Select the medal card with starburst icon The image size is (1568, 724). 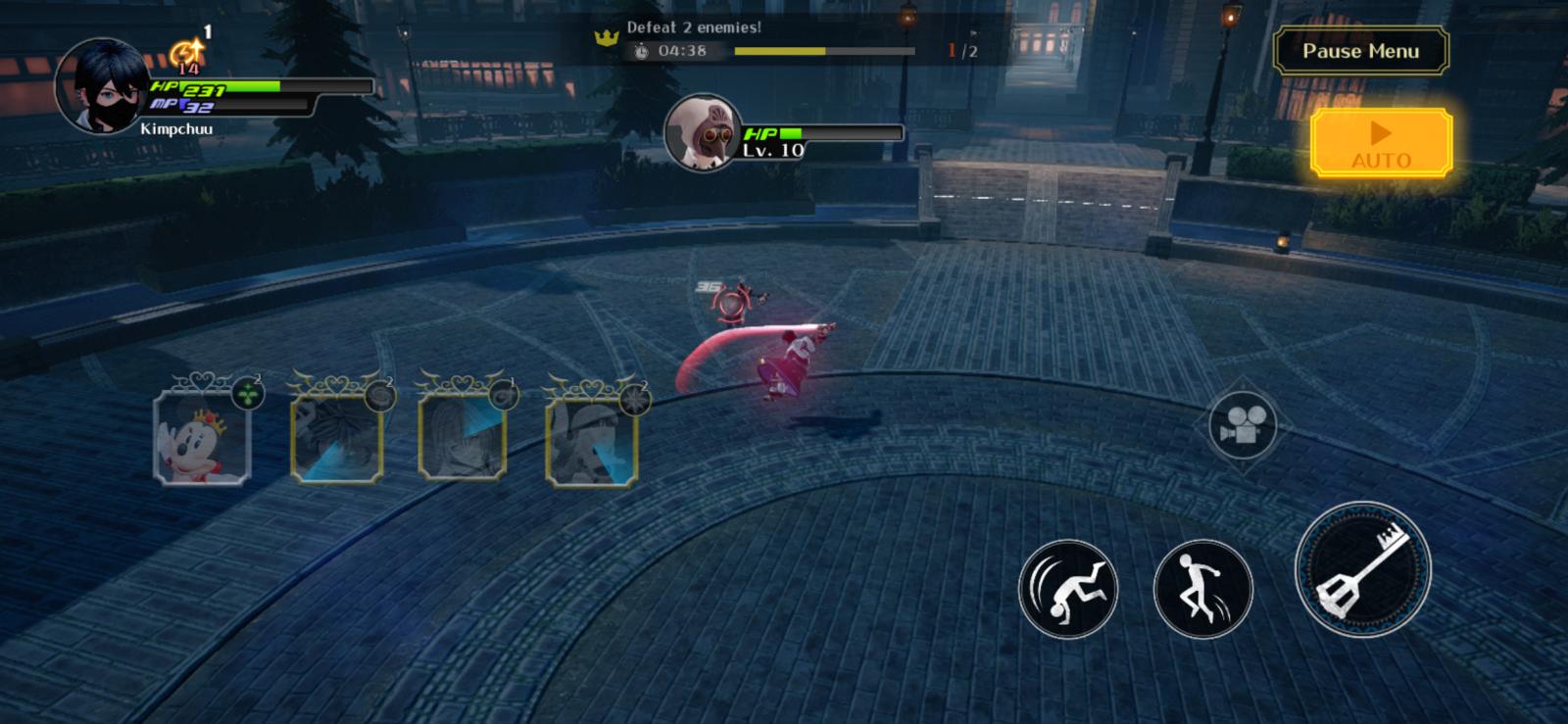pyautogui.click(x=592, y=437)
